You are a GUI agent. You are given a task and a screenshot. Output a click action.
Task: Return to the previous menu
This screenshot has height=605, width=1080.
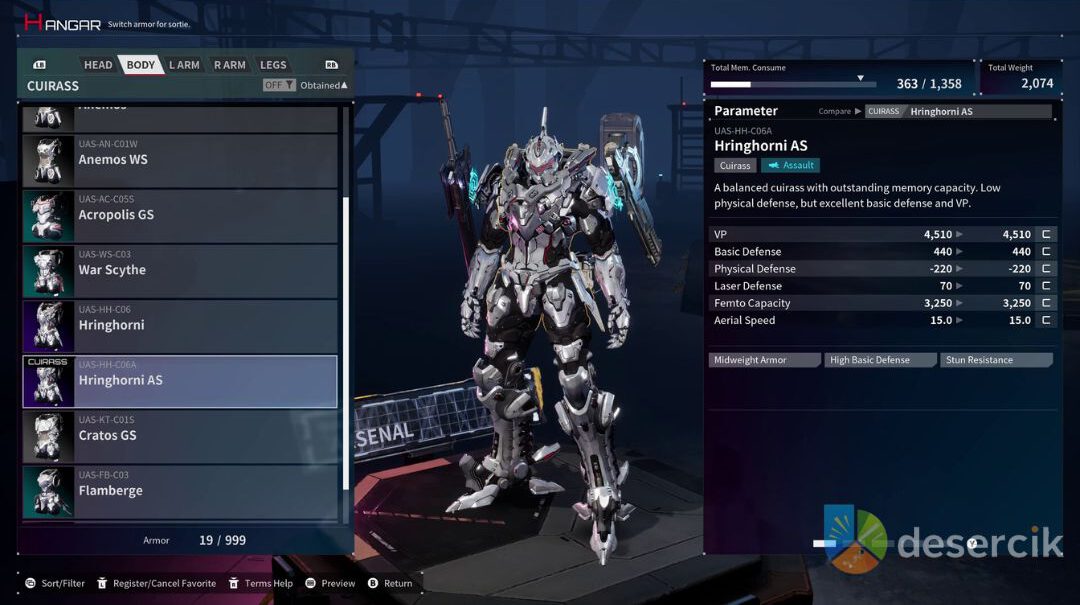coord(390,583)
